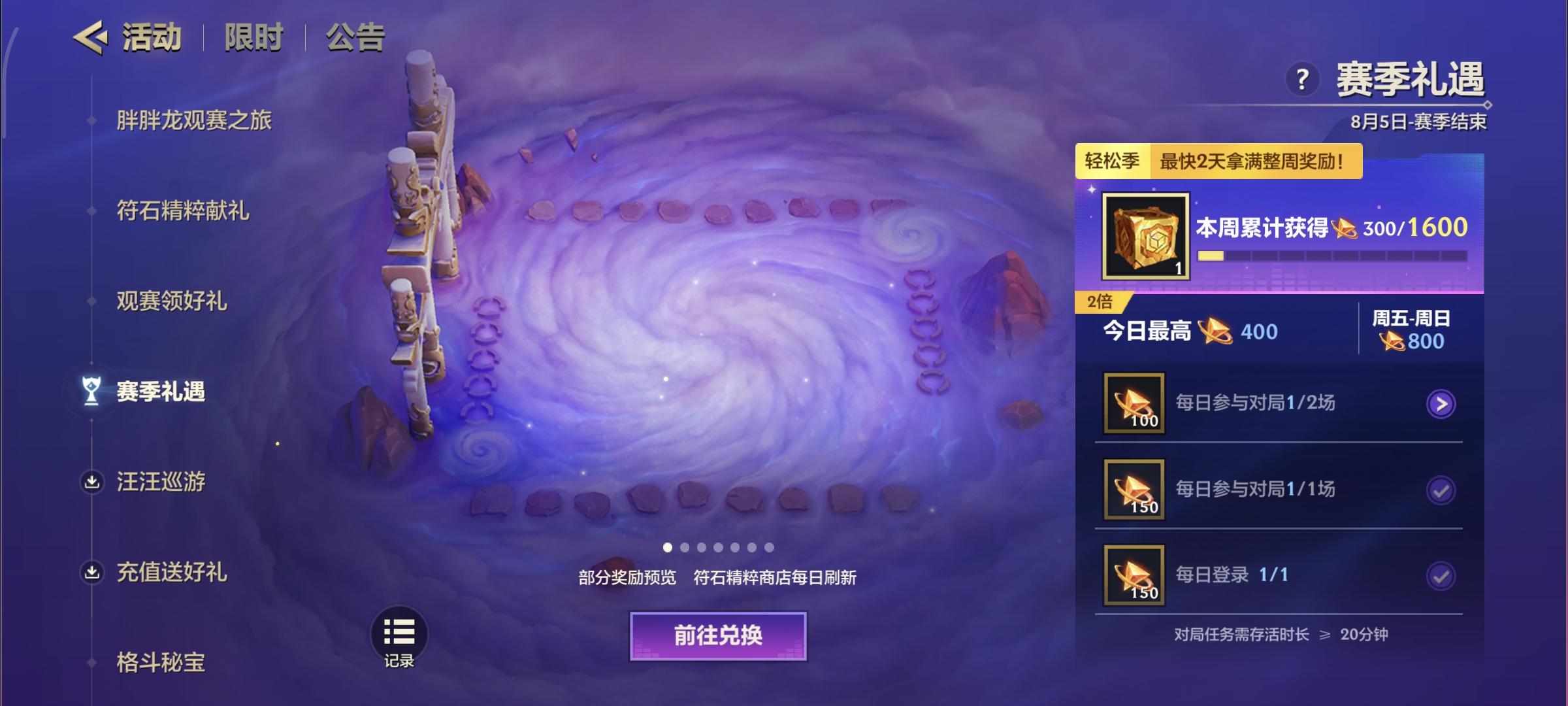
Task: Open the 胖胖龙观赛之旅 activity
Action: coord(196,120)
